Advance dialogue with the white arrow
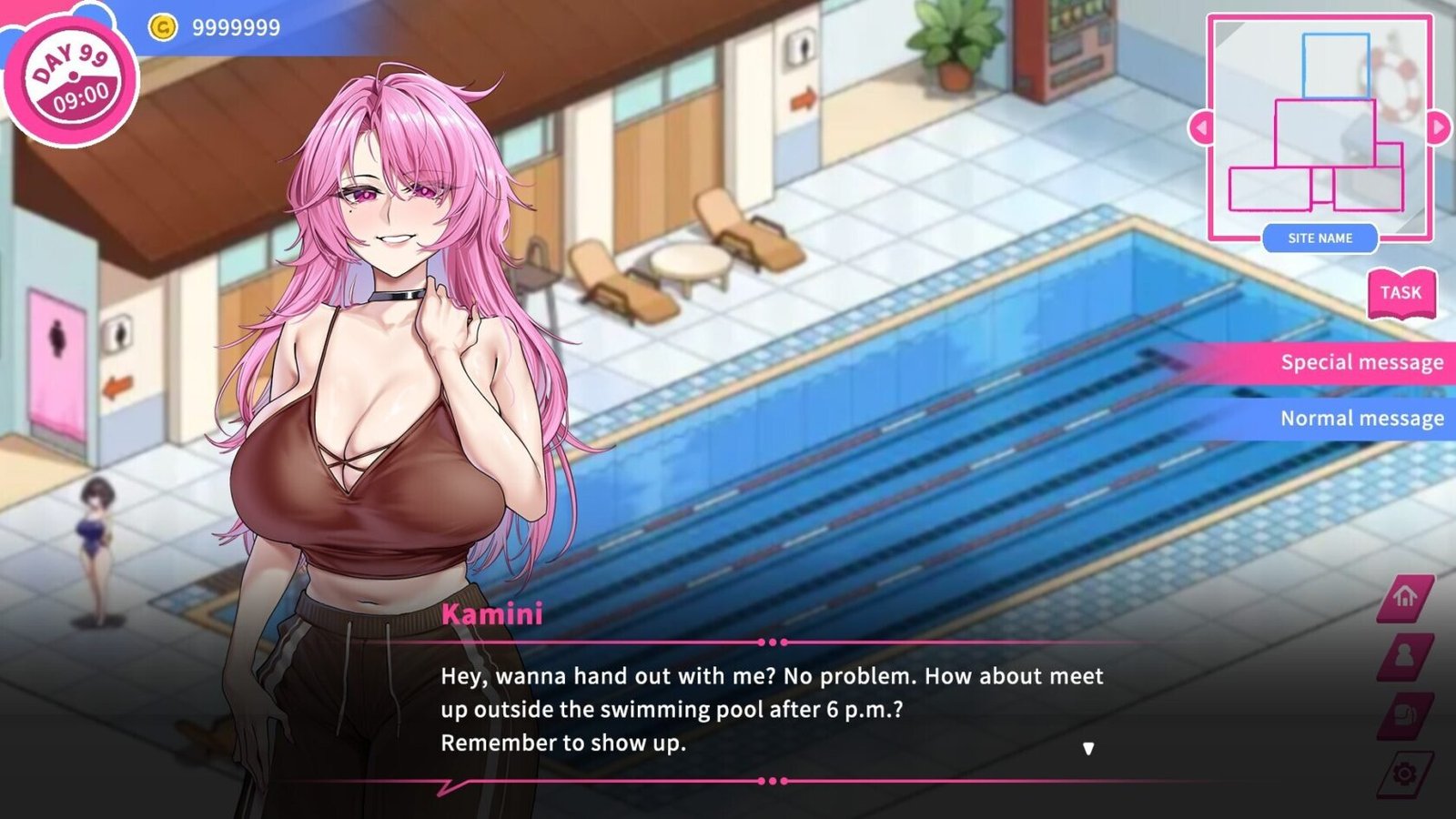This screenshot has width=1456, height=819. [1088, 749]
